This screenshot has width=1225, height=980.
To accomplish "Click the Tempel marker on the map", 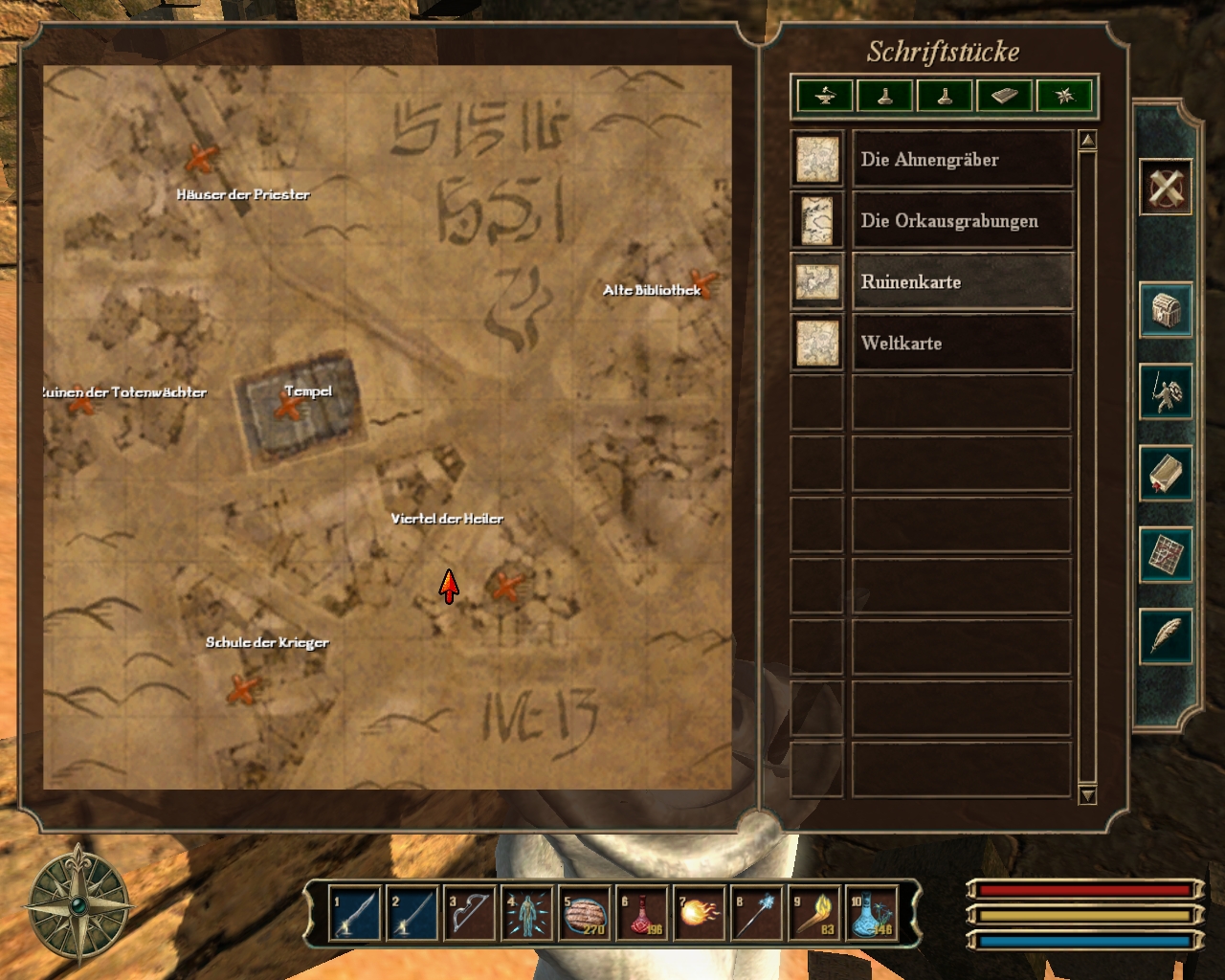I will click(288, 408).
